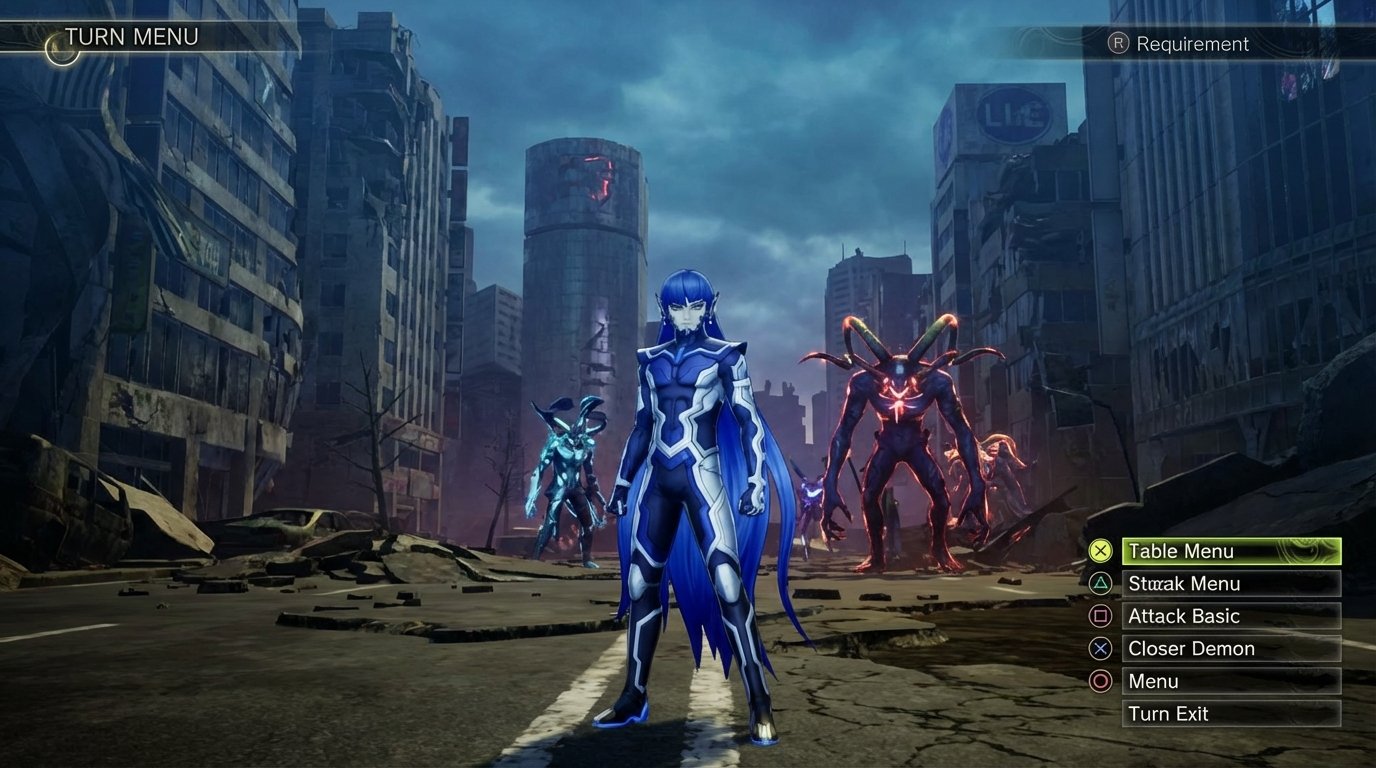The width and height of the screenshot is (1376, 768).
Task: Click the TURN MENU title banner
Action: (132, 36)
